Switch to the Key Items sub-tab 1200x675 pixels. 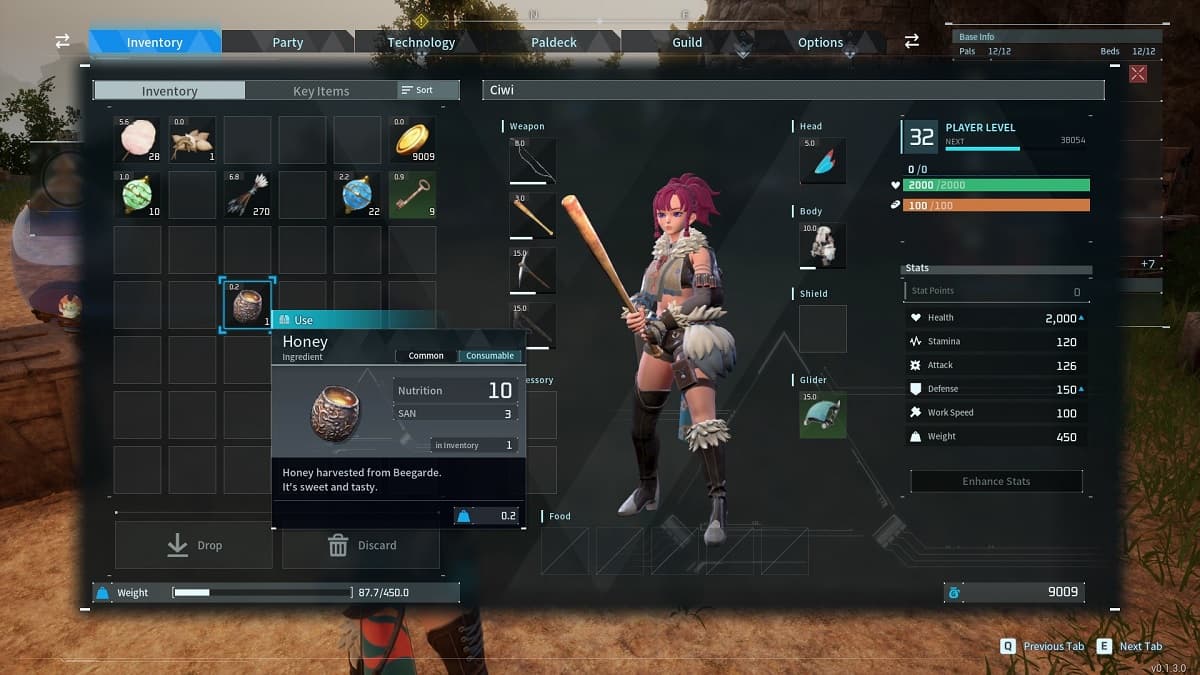[x=321, y=91]
